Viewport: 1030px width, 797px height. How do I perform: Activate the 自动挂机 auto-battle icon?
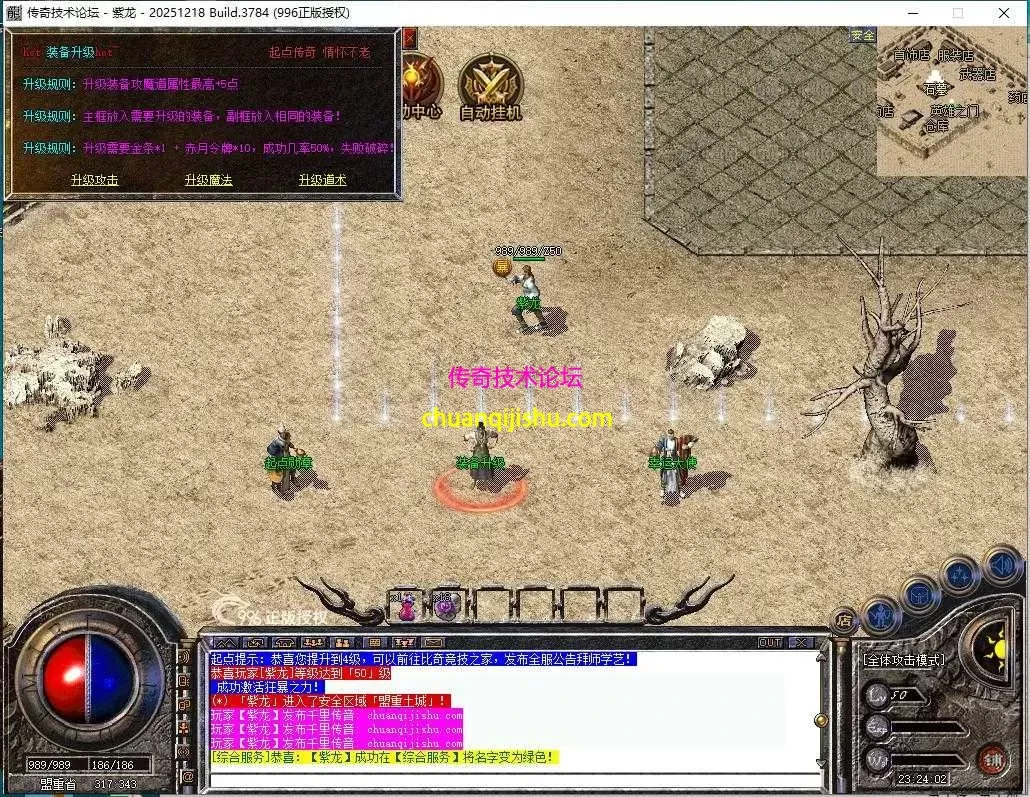click(x=490, y=83)
